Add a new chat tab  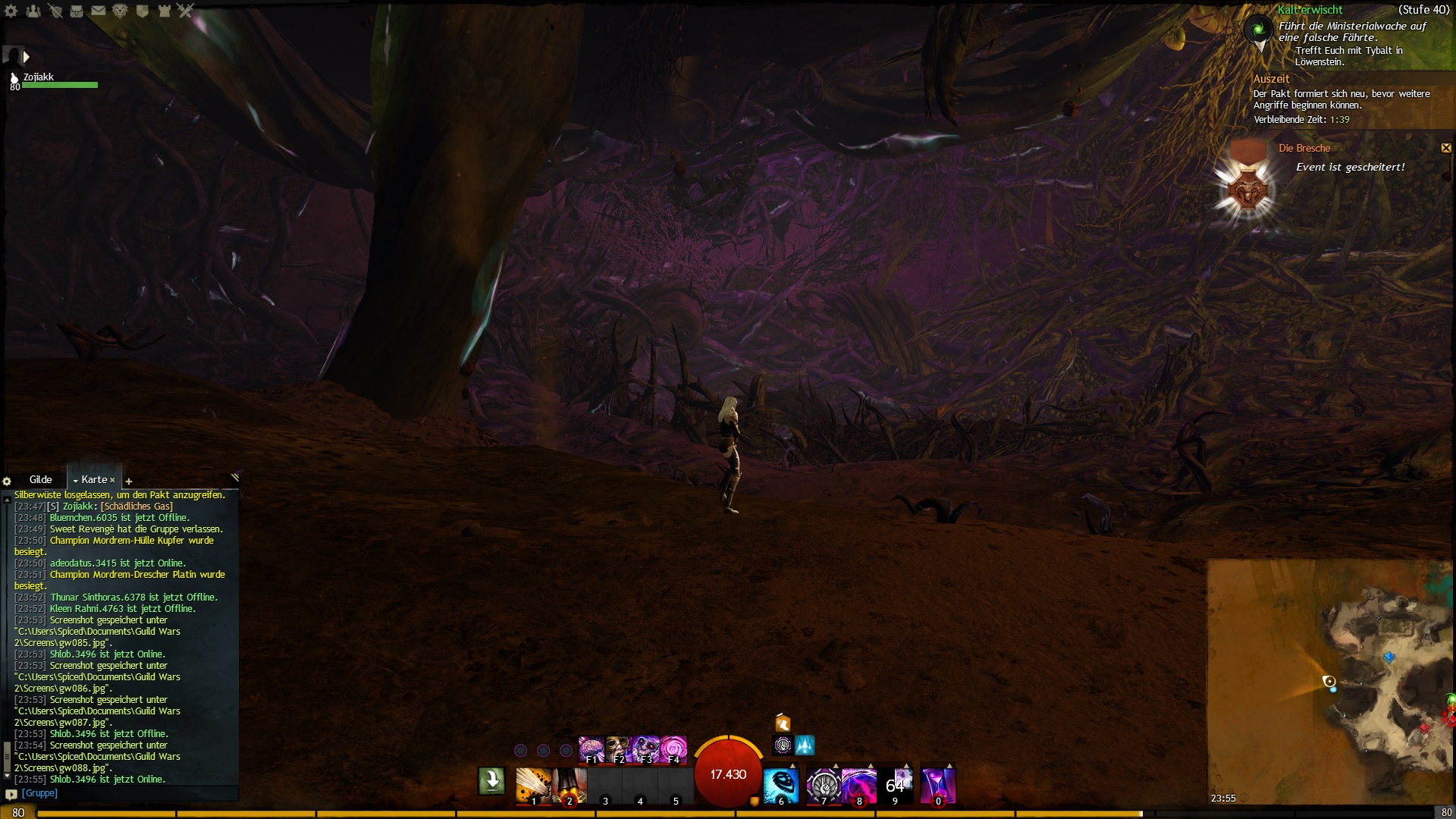[129, 482]
